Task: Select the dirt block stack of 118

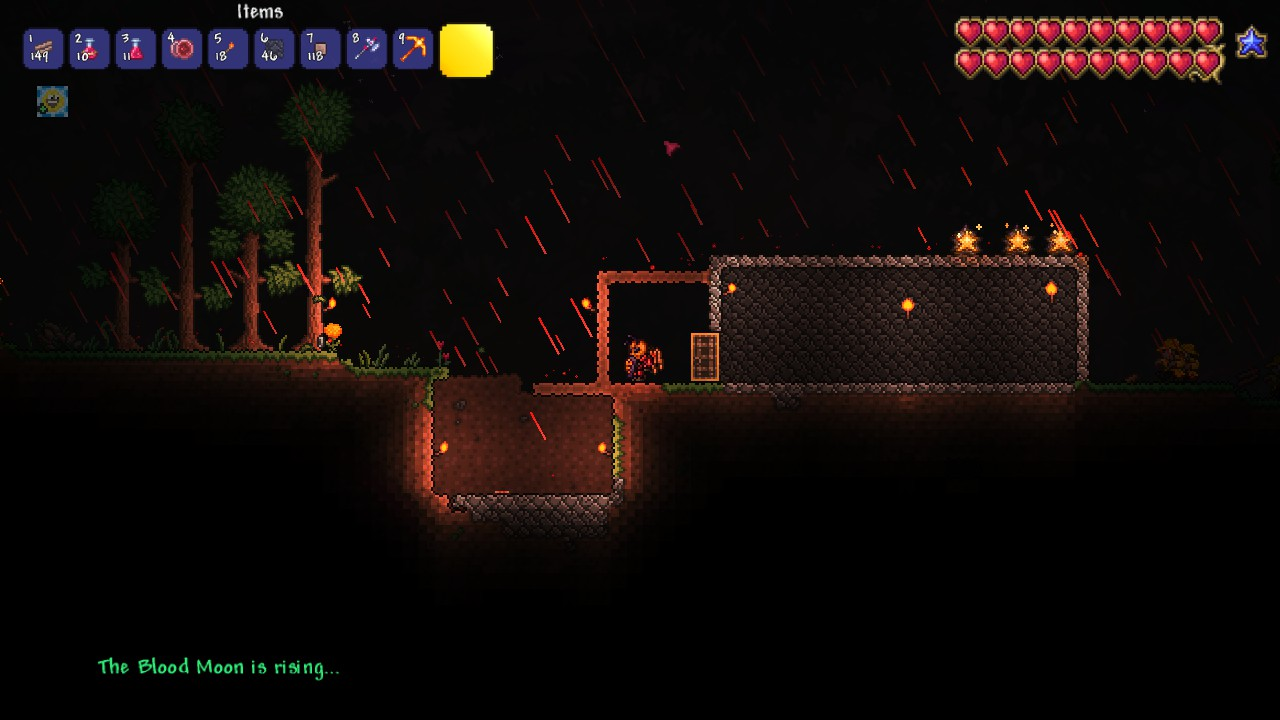Action: point(320,49)
